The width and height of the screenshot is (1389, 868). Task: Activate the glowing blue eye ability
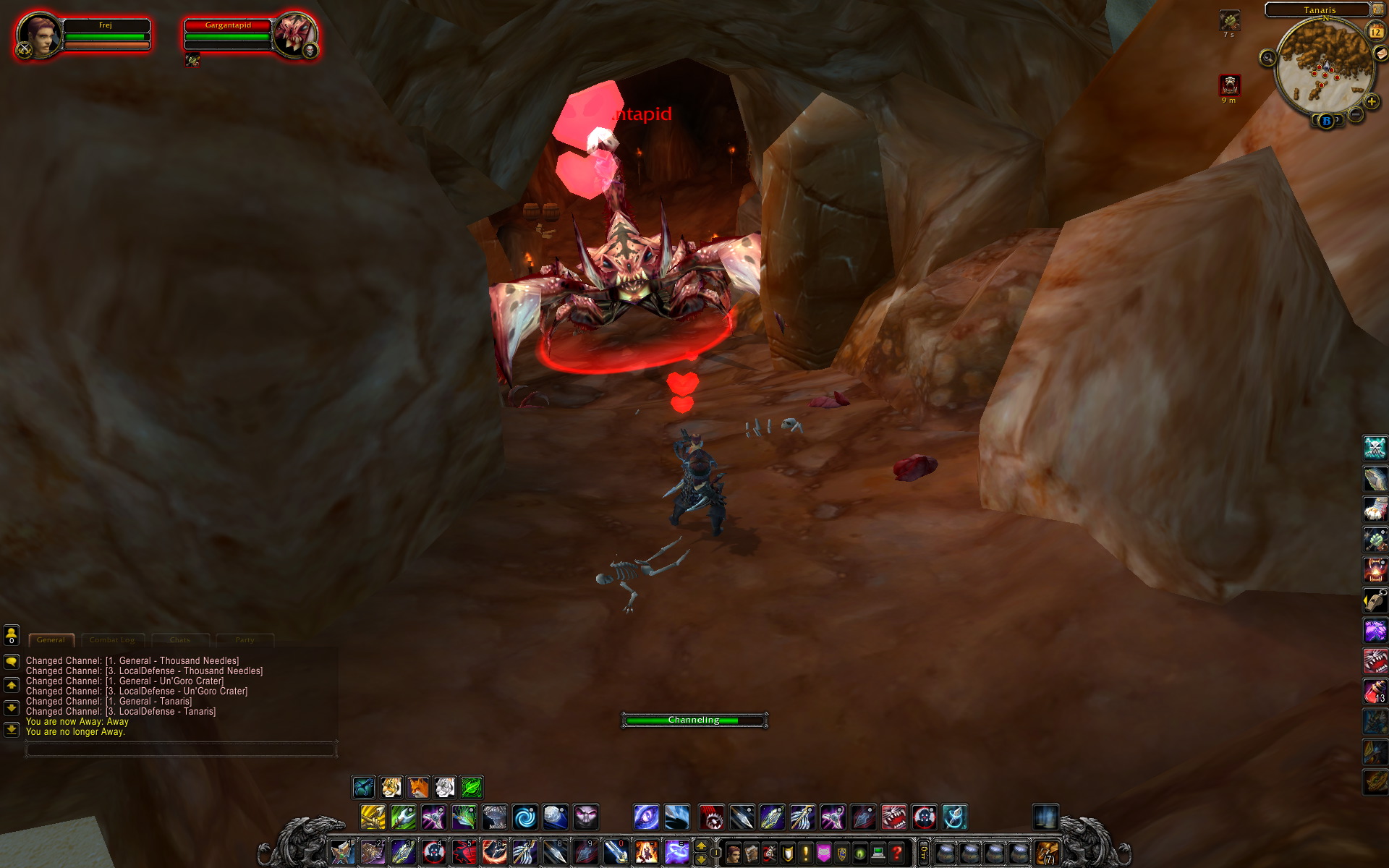[646, 817]
